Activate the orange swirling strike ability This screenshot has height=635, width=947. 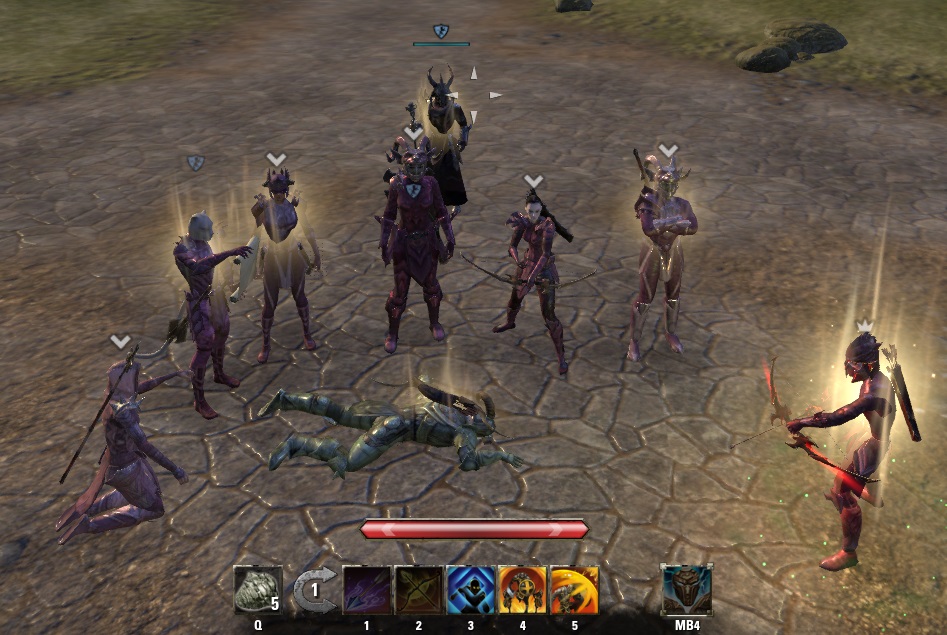574,590
